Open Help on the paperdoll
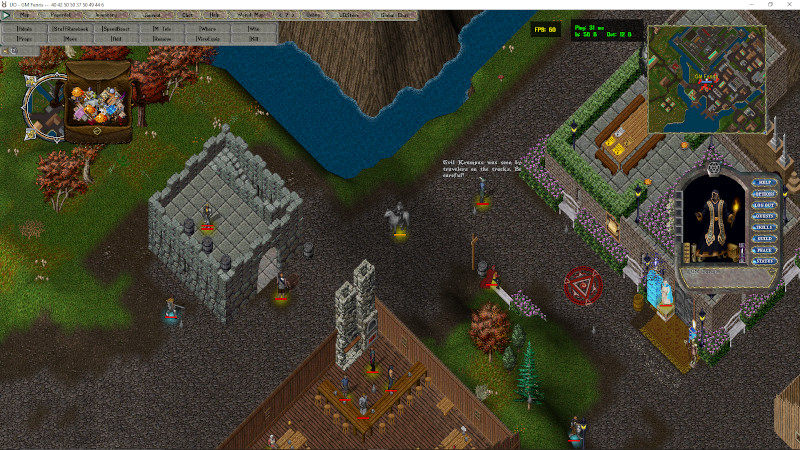 tap(765, 183)
